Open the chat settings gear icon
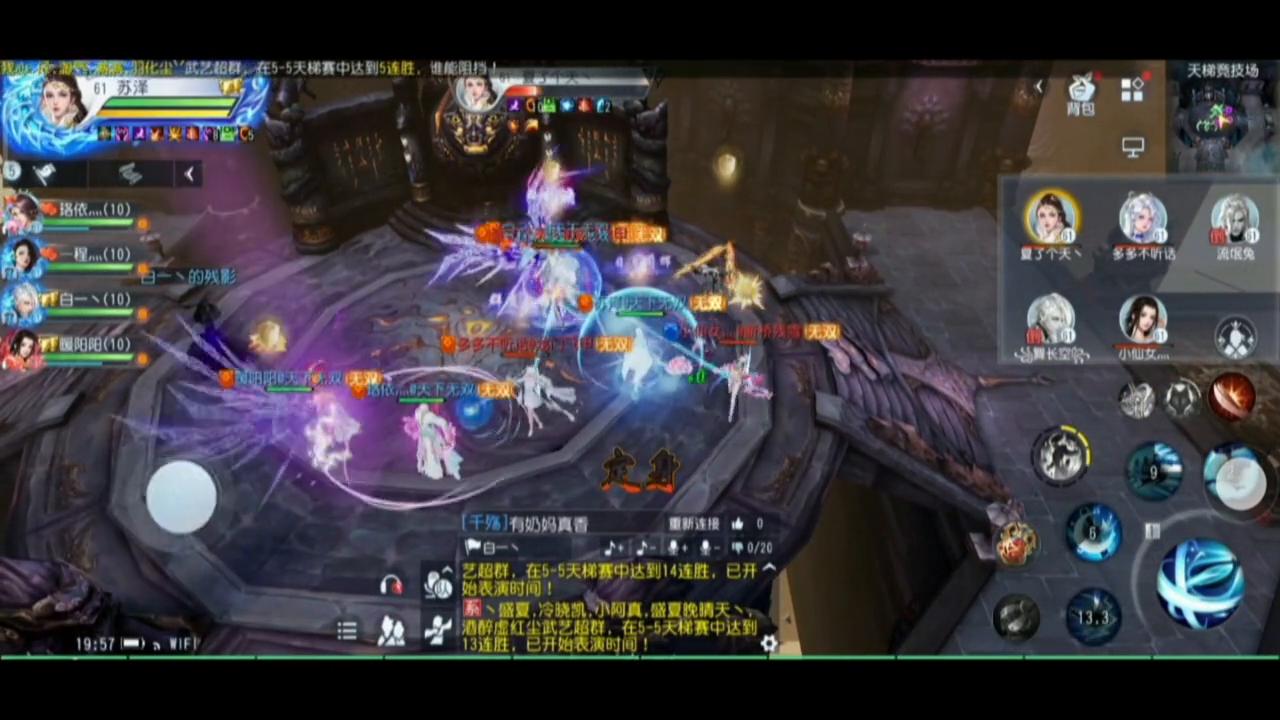Image resolution: width=1280 pixels, height=720 pixels. click(768, 644)
